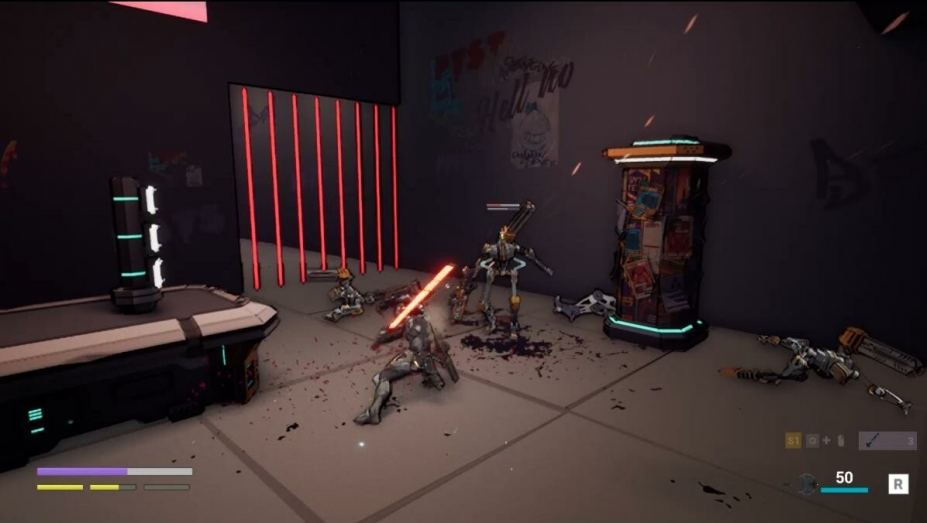The width and height of the screenshot is (927, 523).
Task: Click the round ability icon beside 50
Action: tap(808, 484)
